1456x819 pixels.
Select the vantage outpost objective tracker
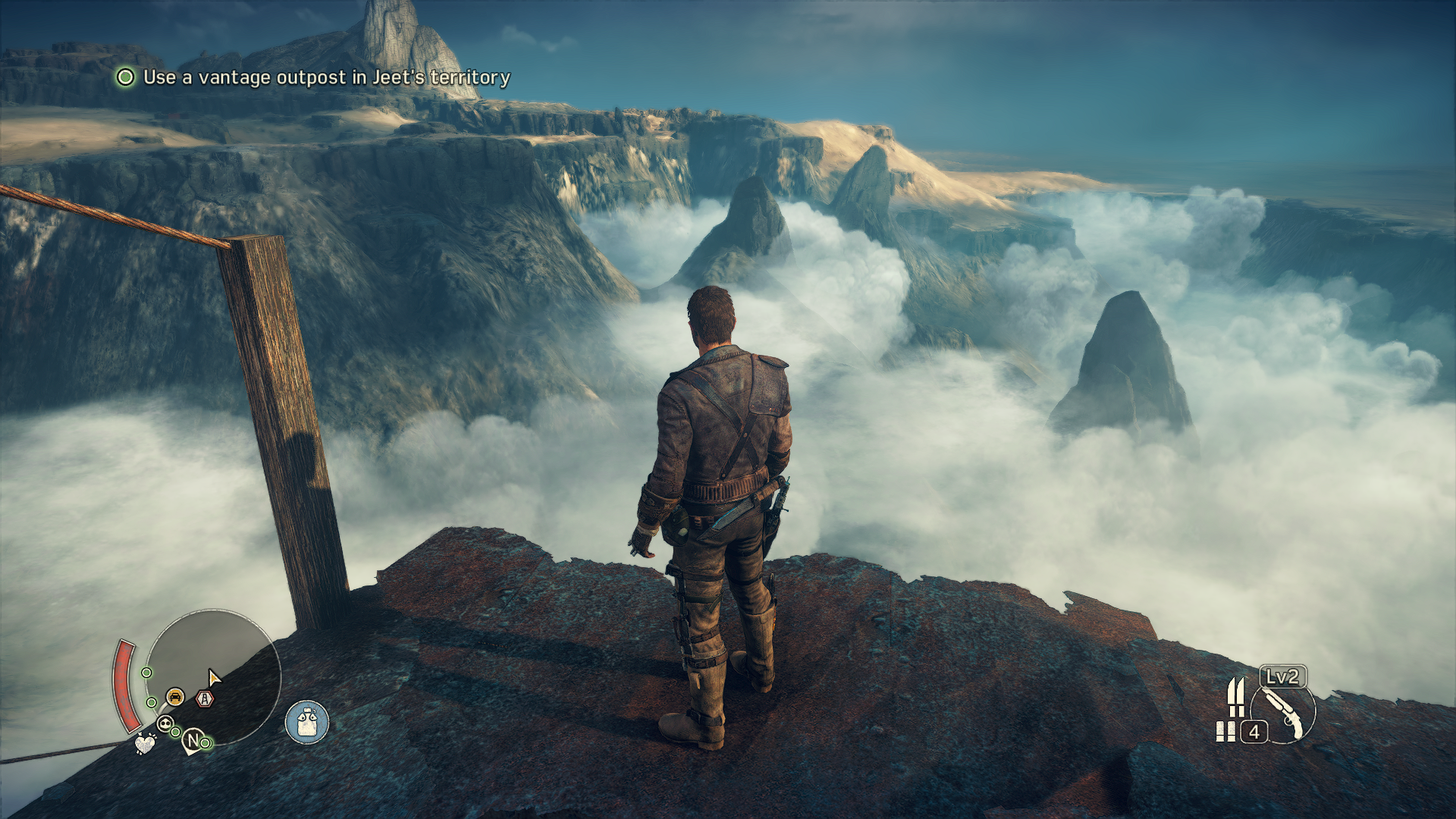312,77
